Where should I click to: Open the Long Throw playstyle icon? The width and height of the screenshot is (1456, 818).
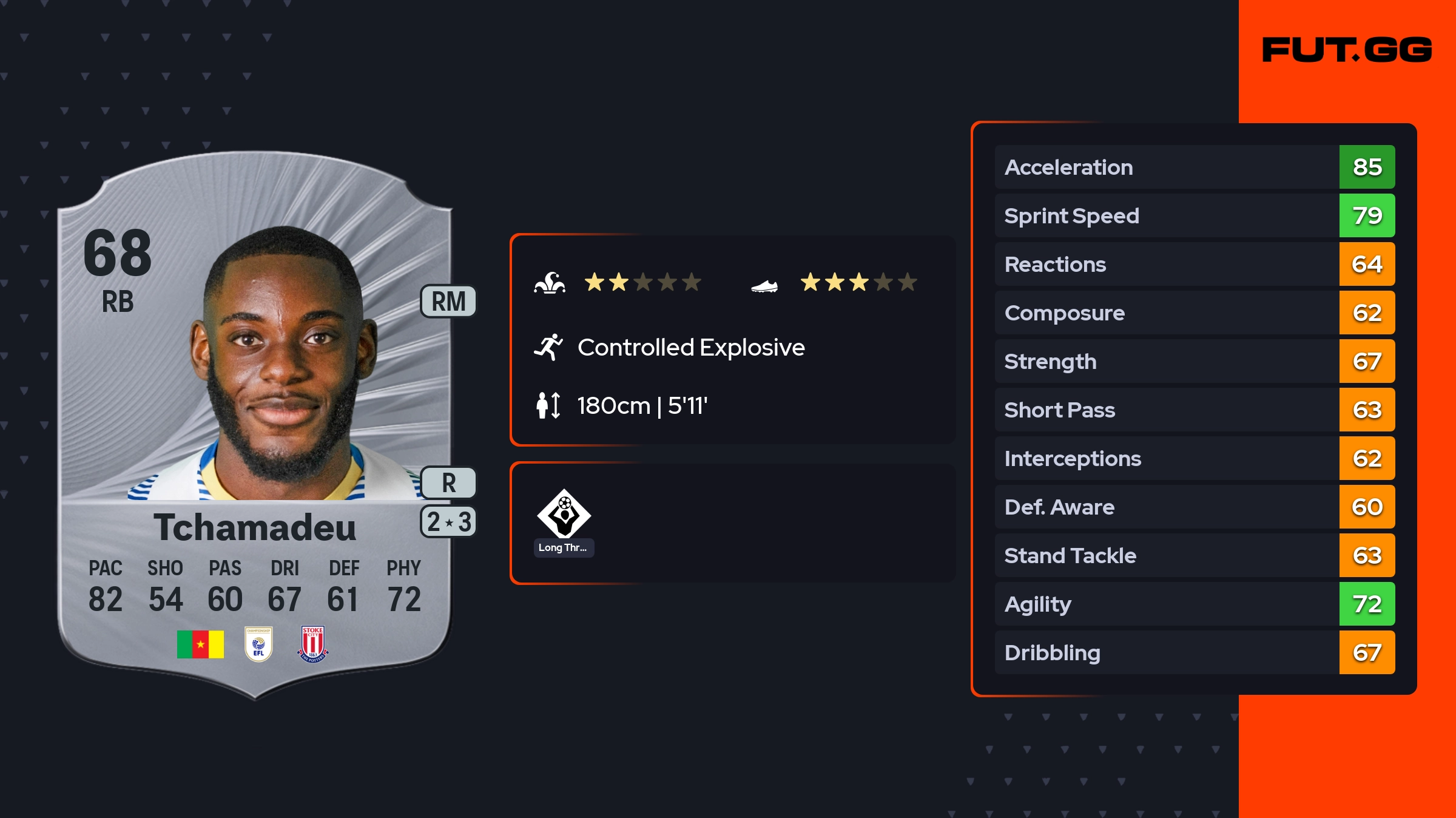coord(564,515)
